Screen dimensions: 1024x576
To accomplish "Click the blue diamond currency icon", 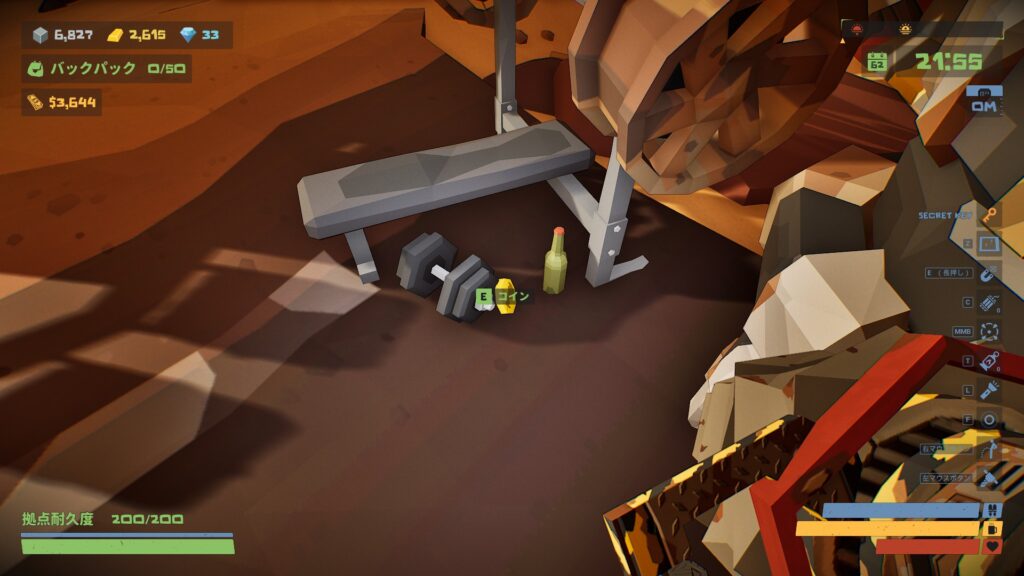I will coord(188,35).
